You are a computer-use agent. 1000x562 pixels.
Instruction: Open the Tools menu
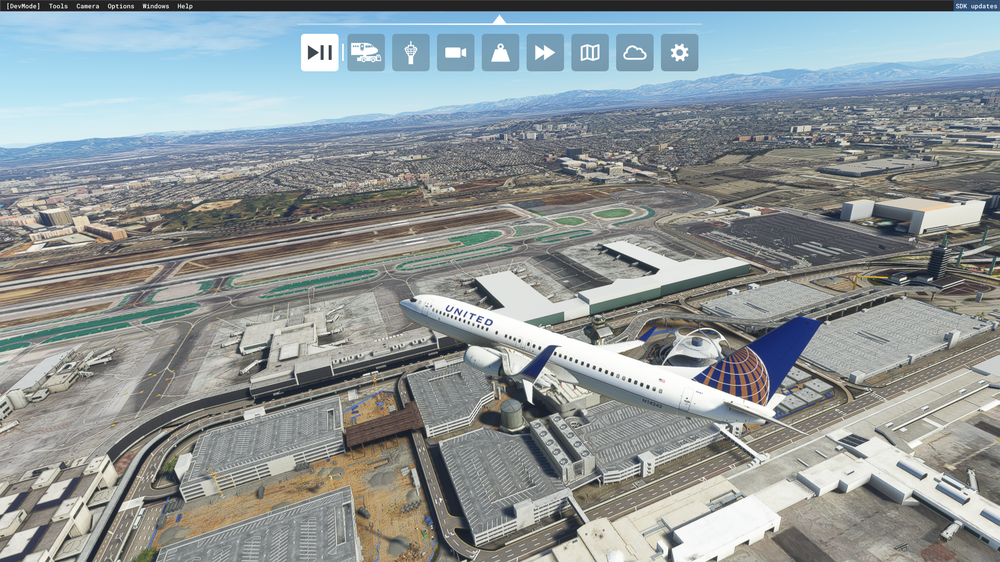(x=58, y=6)
